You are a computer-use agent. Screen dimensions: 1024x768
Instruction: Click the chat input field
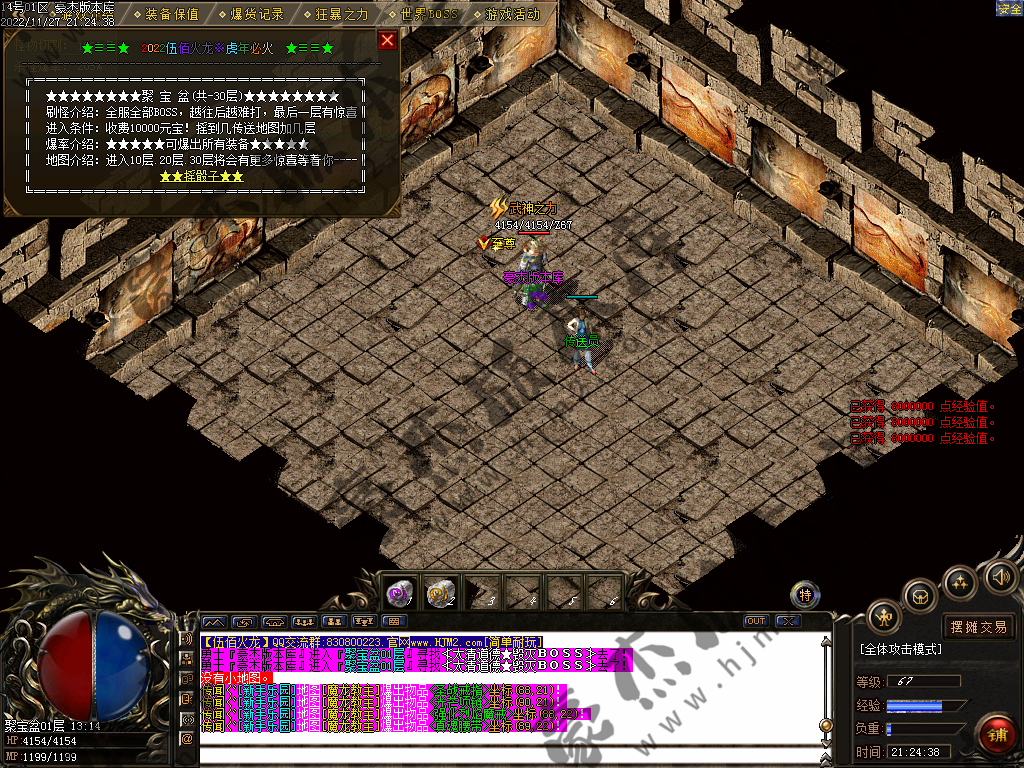500,750
